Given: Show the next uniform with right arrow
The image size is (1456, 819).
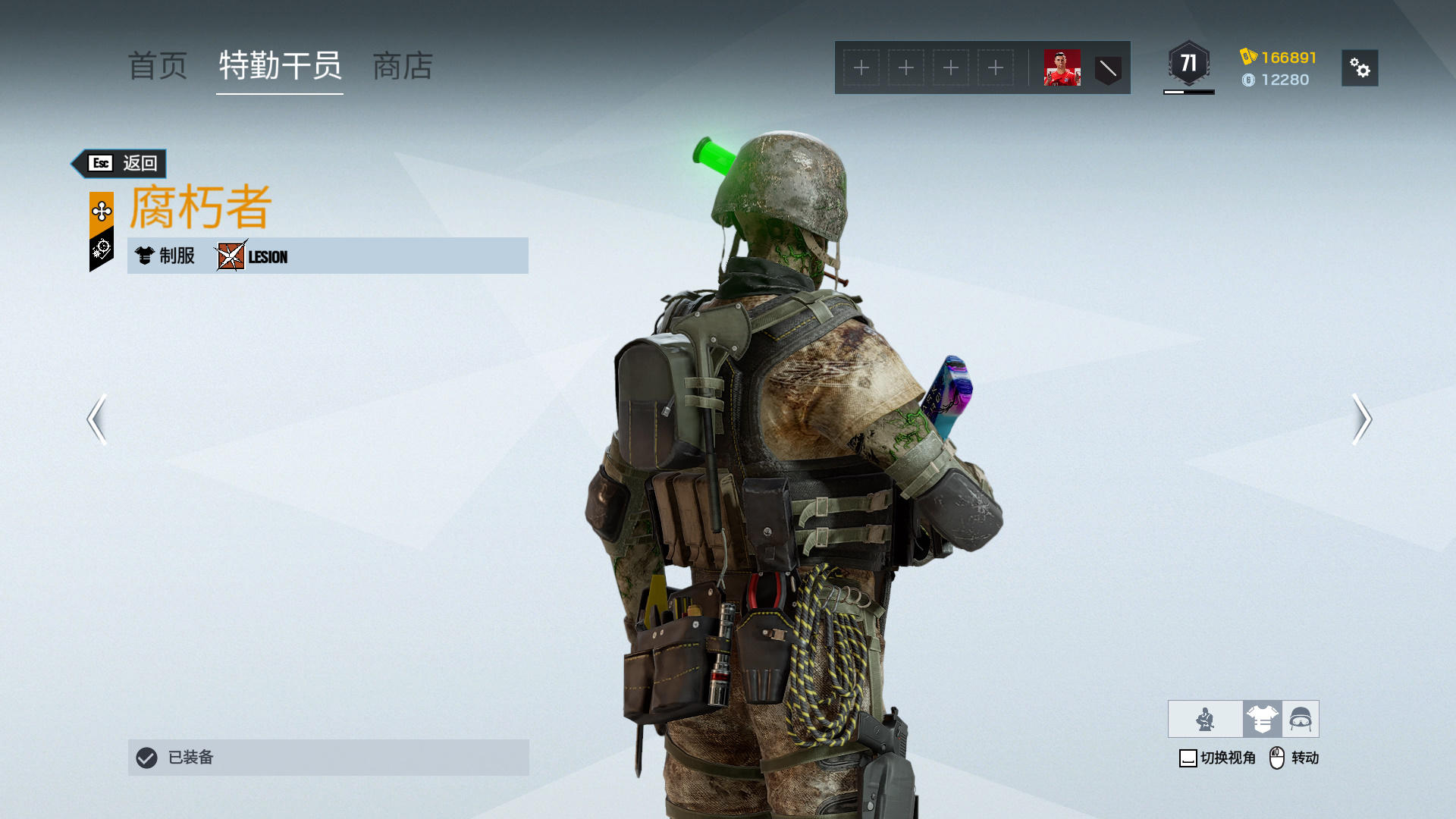Looking at the screenshot, I should click(1361, 419).
